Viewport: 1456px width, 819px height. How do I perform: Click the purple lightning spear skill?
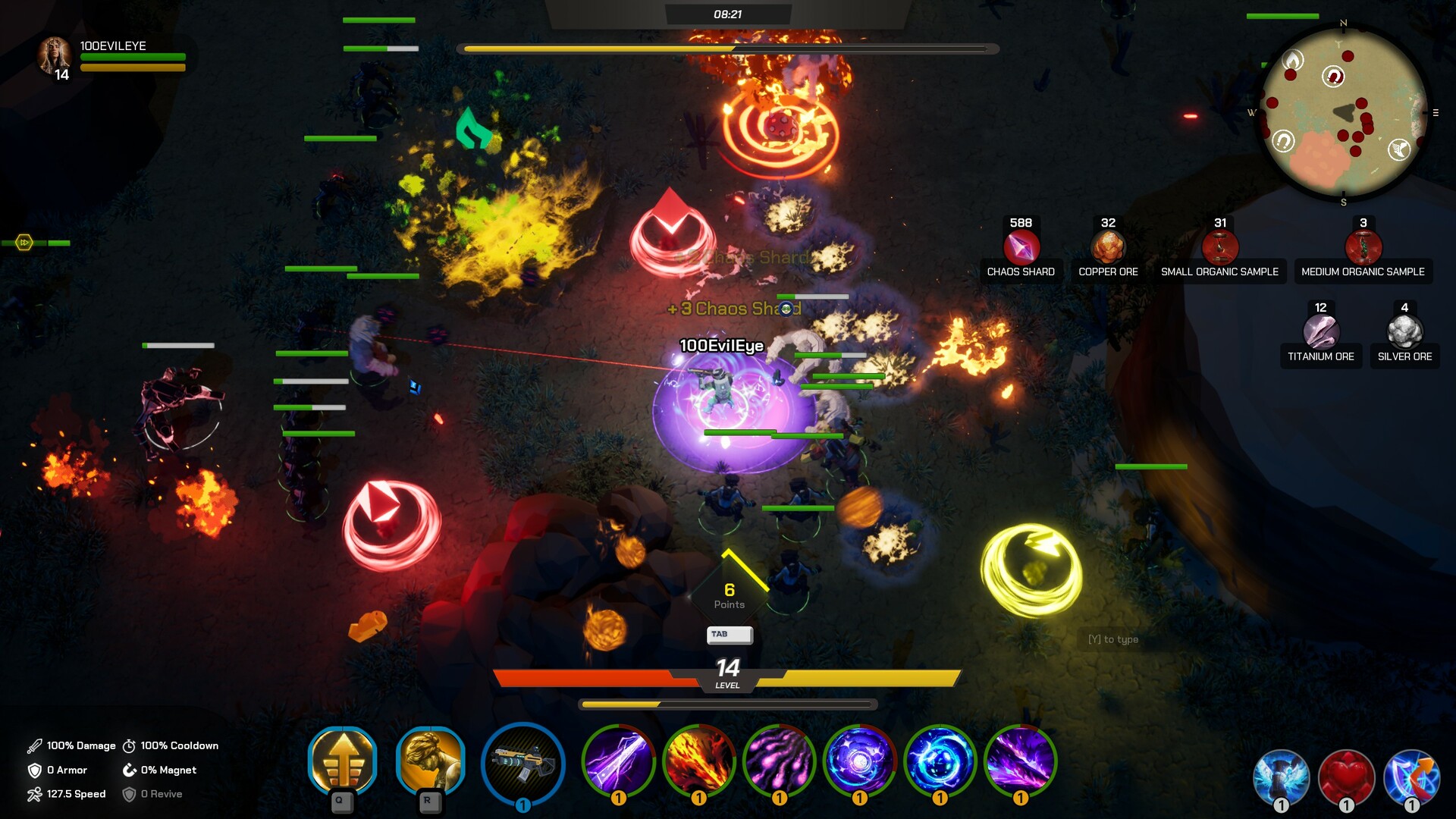(618, 761)
